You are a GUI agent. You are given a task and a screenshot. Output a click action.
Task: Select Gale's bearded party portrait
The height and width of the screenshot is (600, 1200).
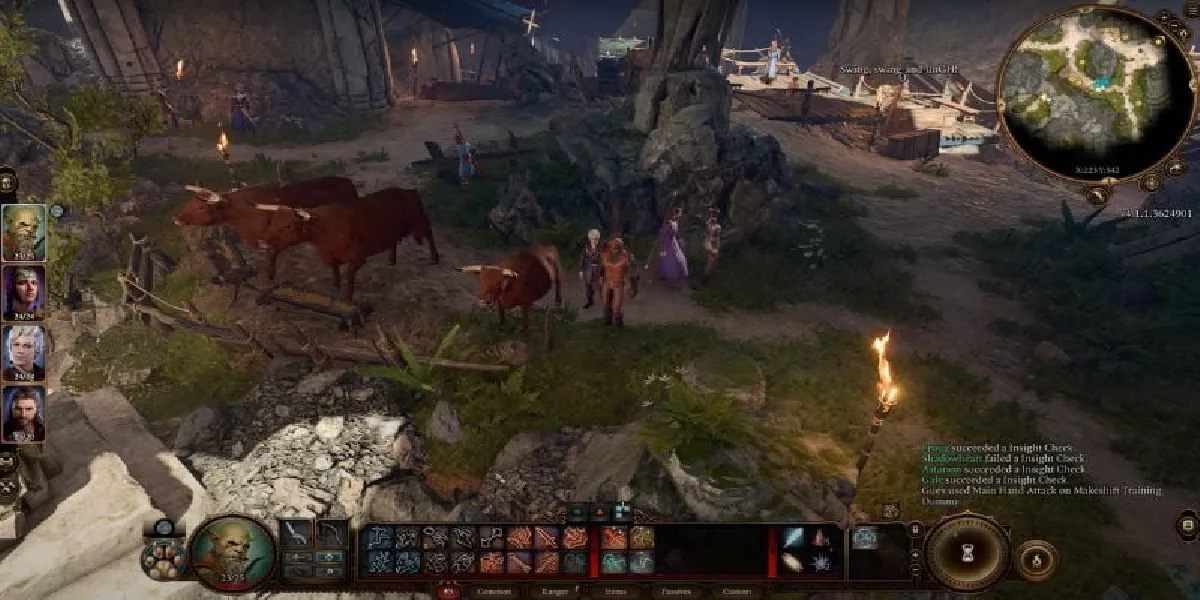pyautogui.click(x=23, y=412)
